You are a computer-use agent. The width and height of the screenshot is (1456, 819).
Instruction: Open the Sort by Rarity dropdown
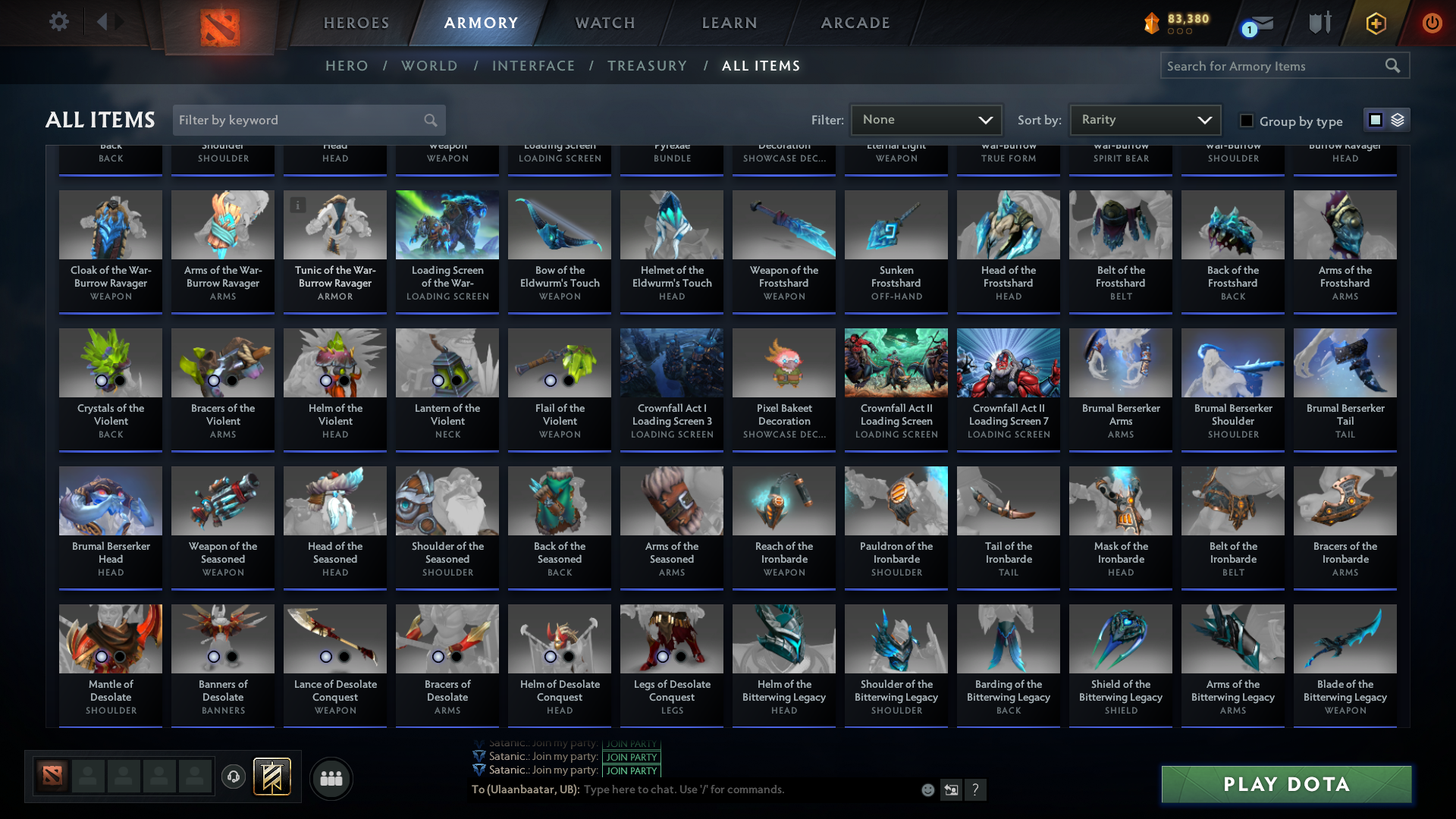1145,120
